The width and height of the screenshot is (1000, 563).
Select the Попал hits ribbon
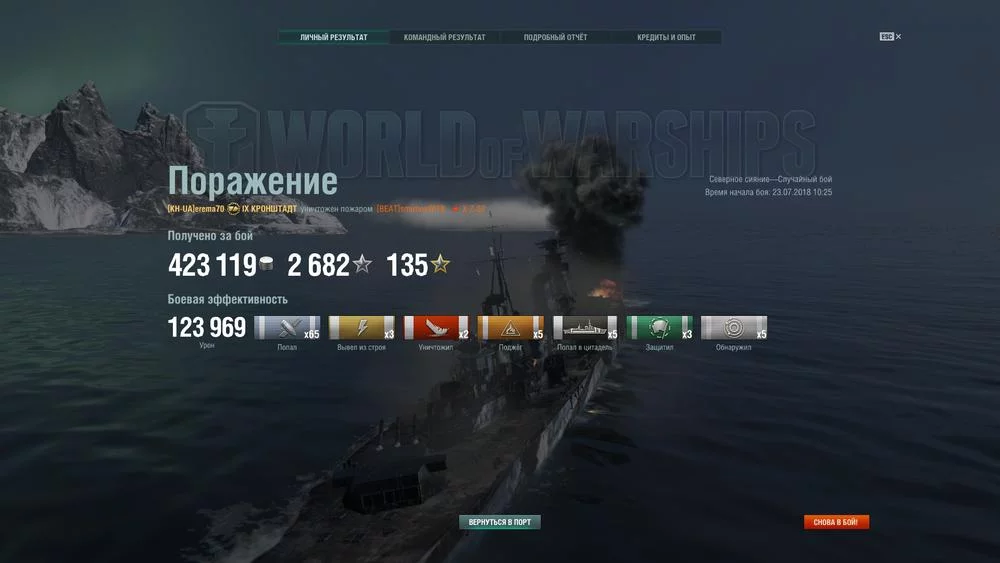point(287,328)
